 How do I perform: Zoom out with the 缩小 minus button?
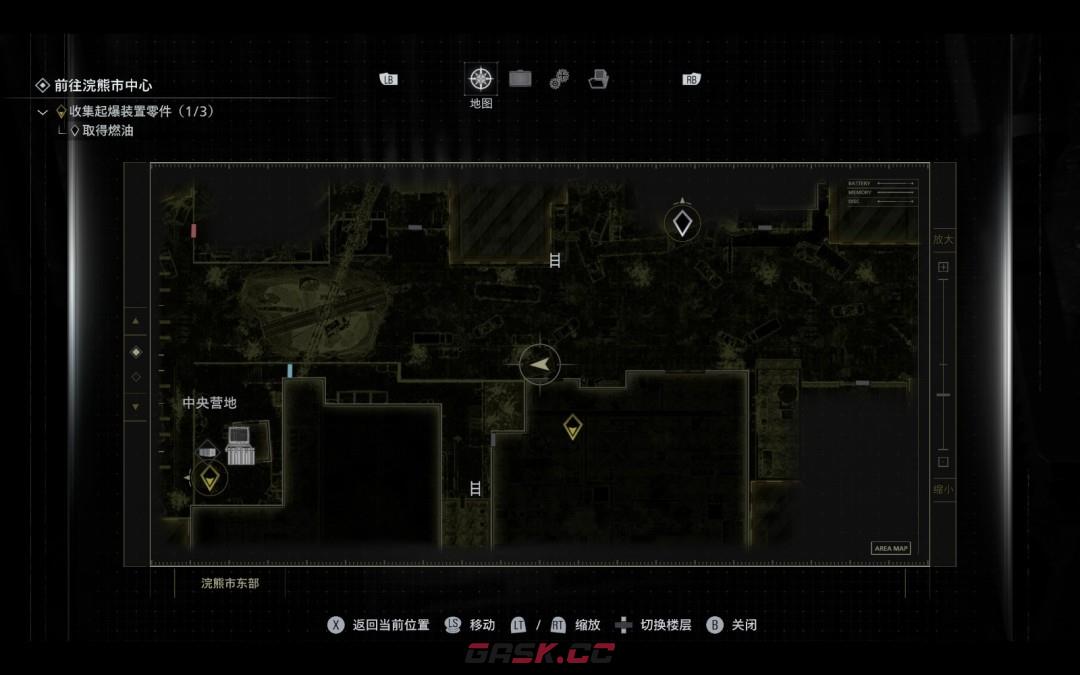943,462
